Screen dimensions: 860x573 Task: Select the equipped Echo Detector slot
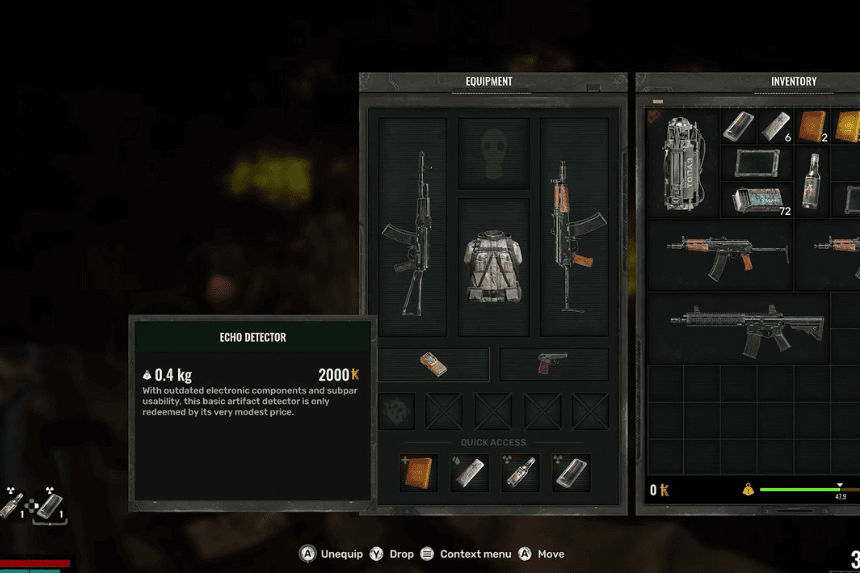coord(434,364)
